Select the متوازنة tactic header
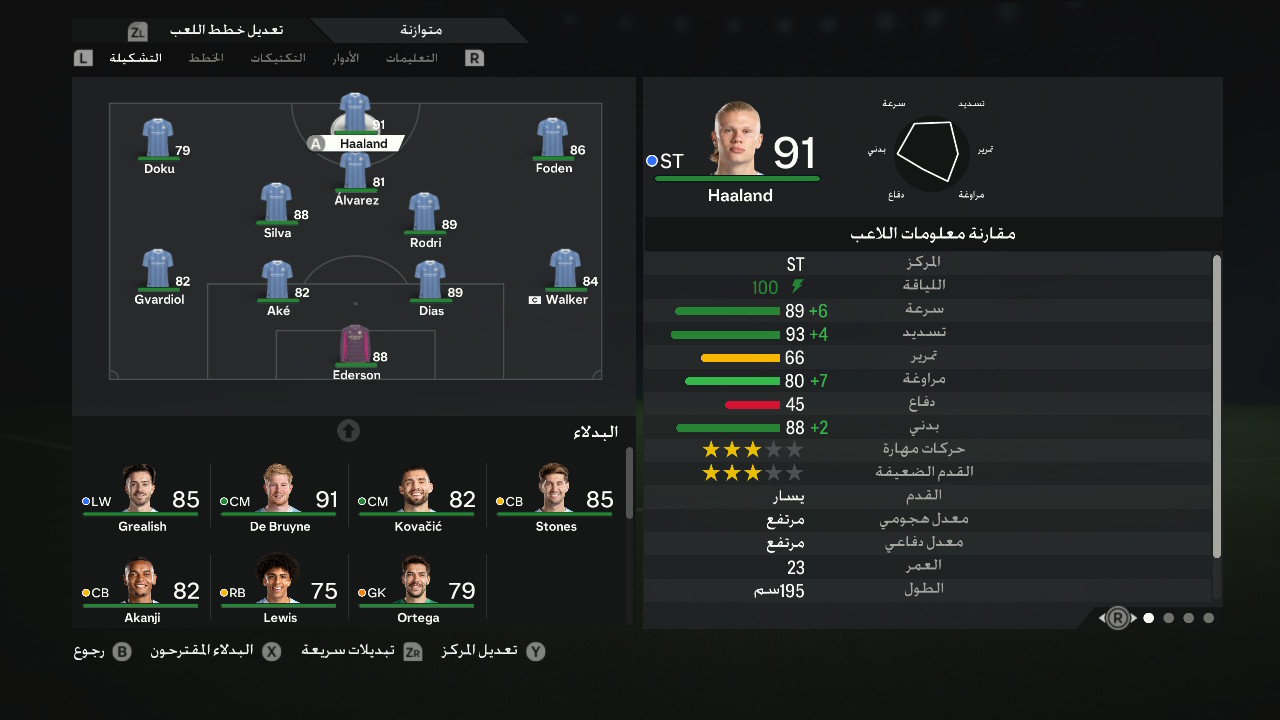This screenshot has height=720, width=1280. coord(418,30)
